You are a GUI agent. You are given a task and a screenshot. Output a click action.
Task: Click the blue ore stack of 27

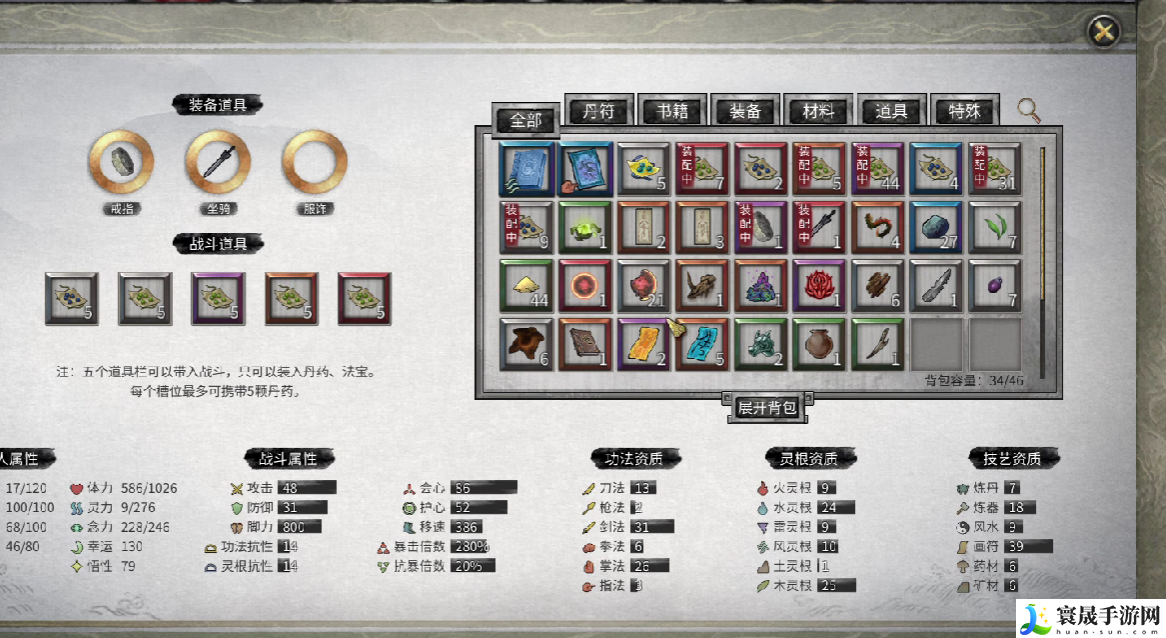[x=936, y=228]
